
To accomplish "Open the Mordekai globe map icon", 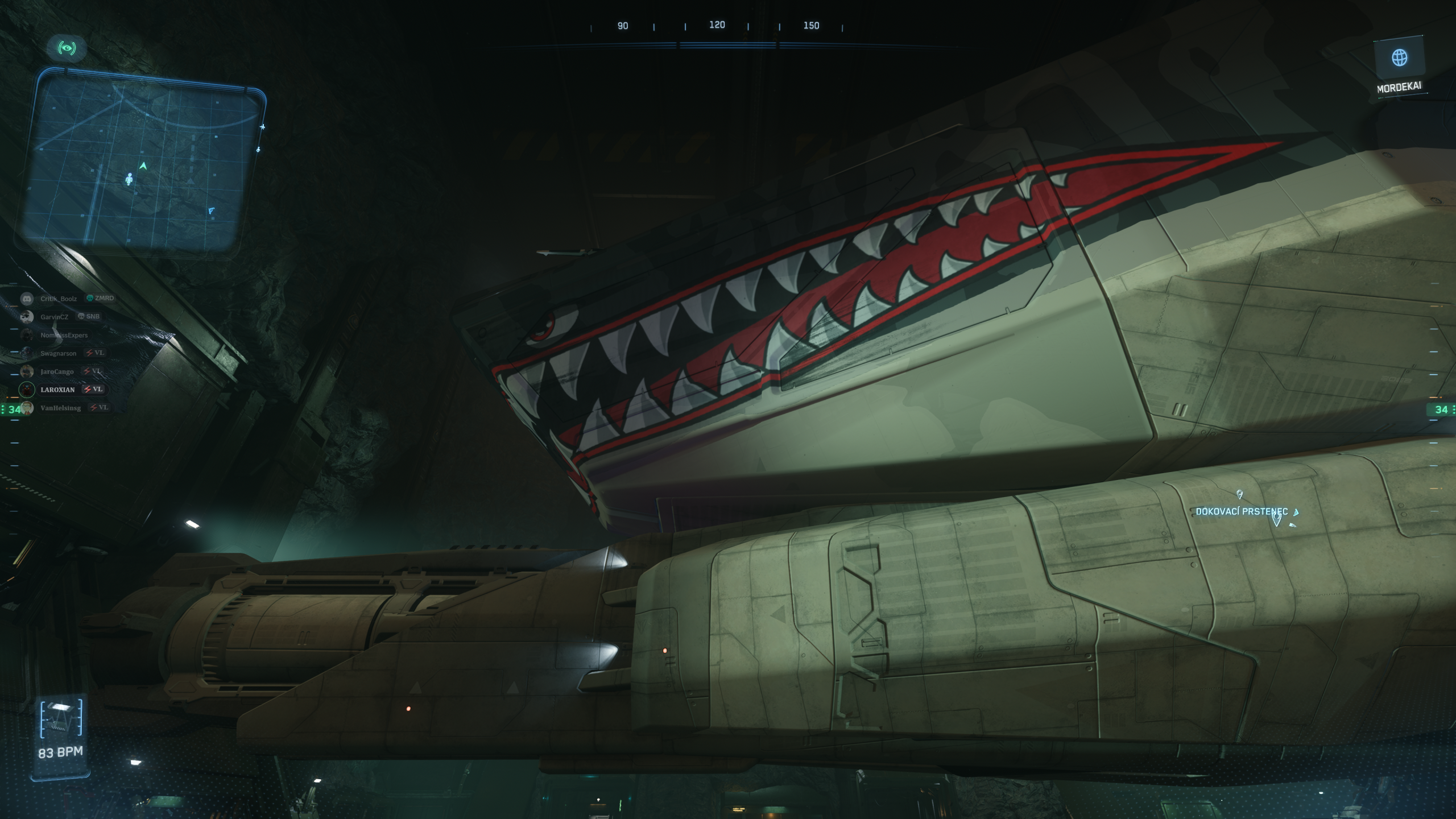I will pyautogui.click(x=1399, y=57).
